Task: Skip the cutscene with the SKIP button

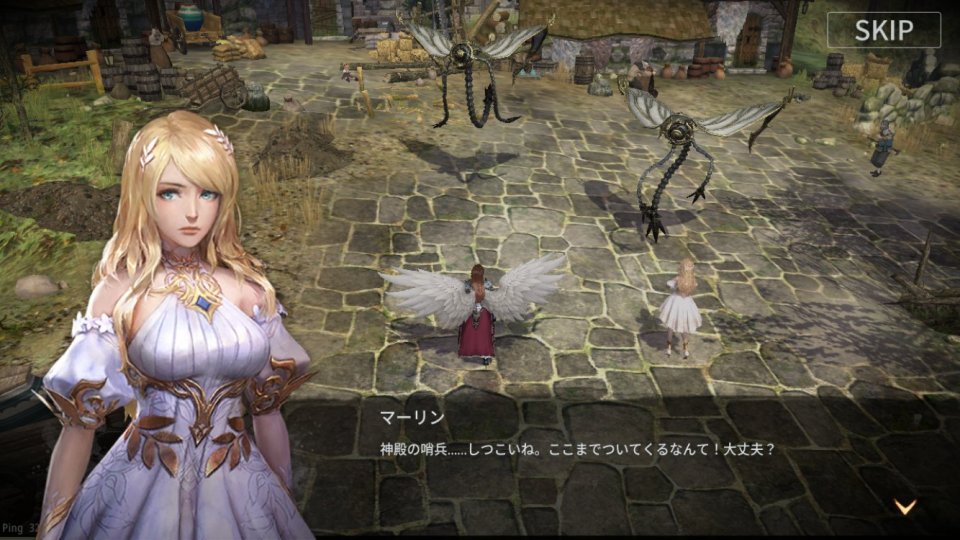Action: [x=883, y=30]
